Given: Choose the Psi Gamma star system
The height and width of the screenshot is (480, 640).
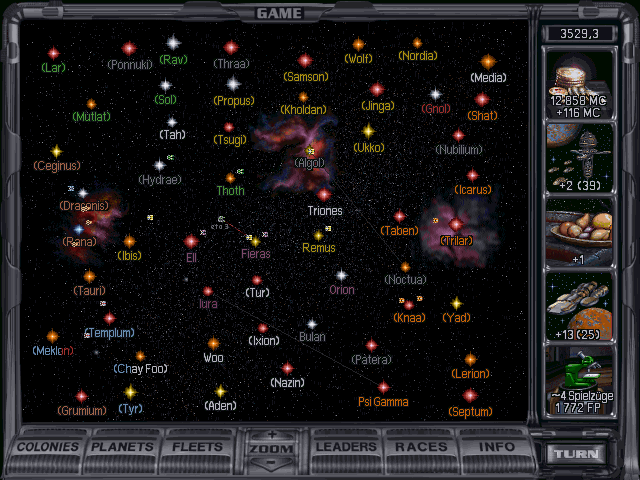Looking at the screenshot, I should tap(383, 387).
